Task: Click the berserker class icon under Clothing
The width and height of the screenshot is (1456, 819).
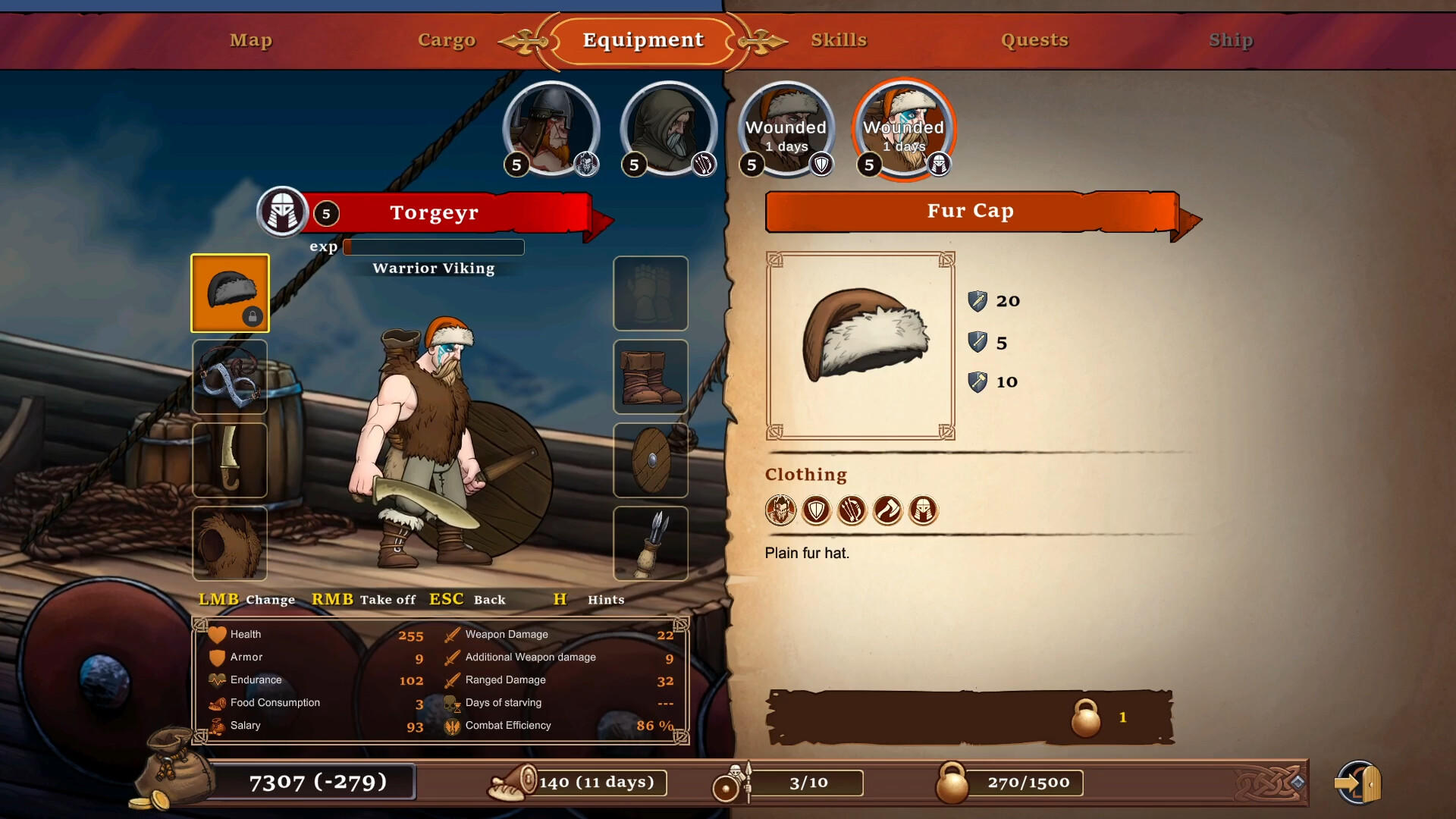Action: click(781, 510)
